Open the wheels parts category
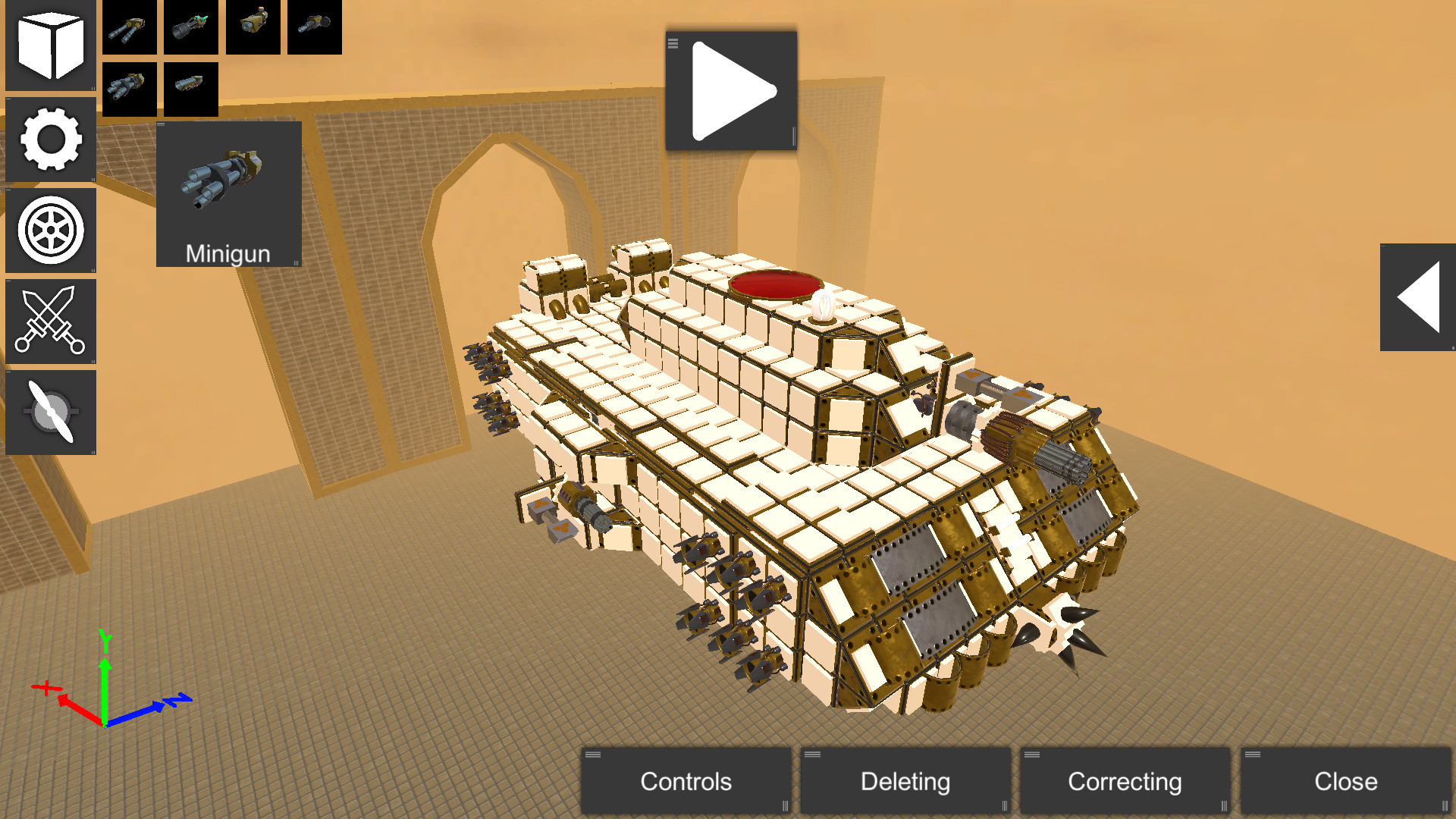The width and height of the screenshot is (1456, 819). coord(49,231)
